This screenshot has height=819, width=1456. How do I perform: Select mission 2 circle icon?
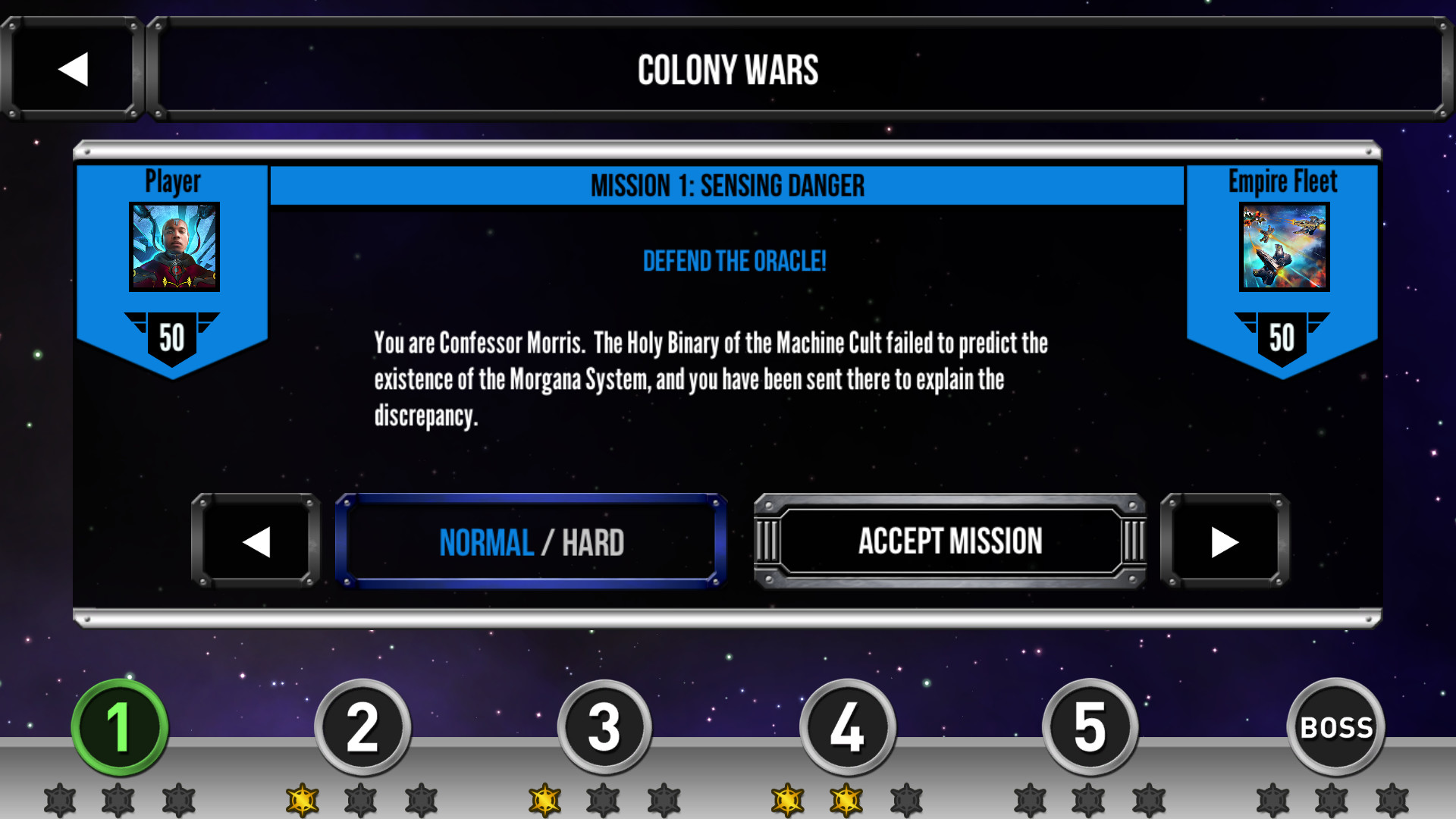(x=362, y=726)
